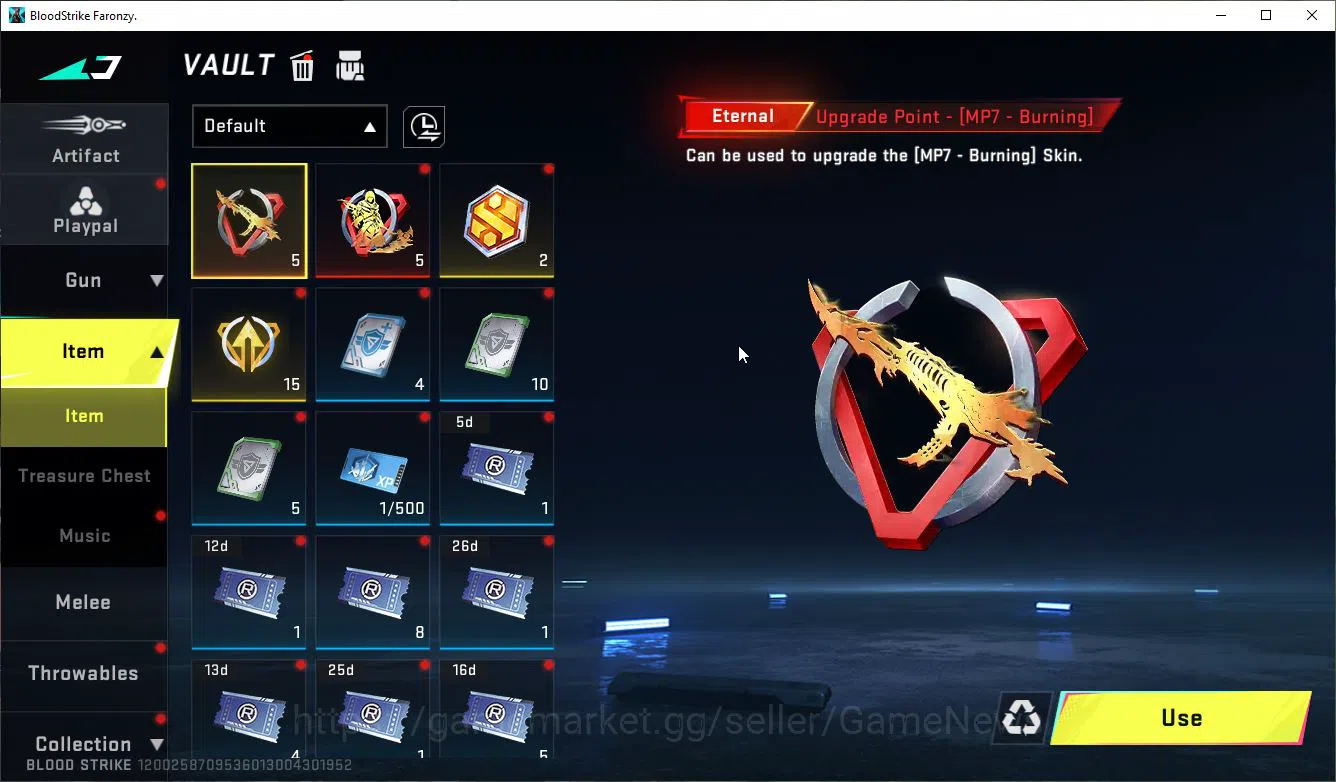Open the Melee category in the sidebar
Viewport: 1336px width, 782px height.
click(85, 602)
